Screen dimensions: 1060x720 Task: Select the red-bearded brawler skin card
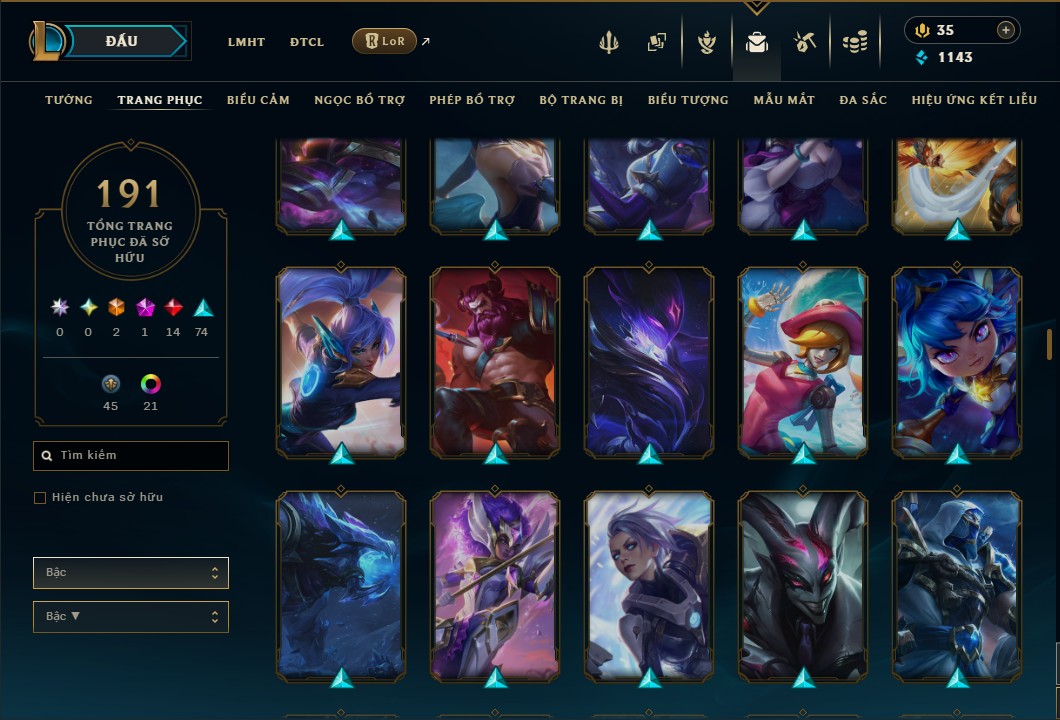495,362
